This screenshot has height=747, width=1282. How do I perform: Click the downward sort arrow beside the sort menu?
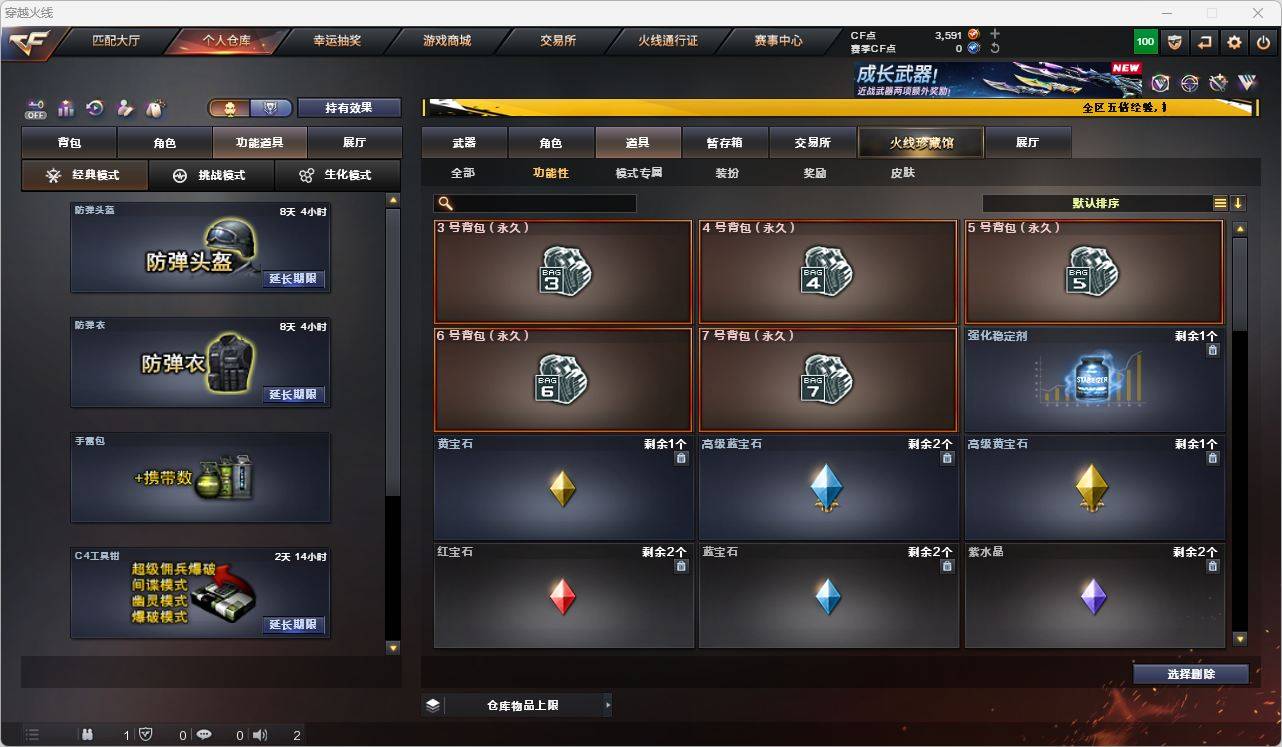point(1238,202)
